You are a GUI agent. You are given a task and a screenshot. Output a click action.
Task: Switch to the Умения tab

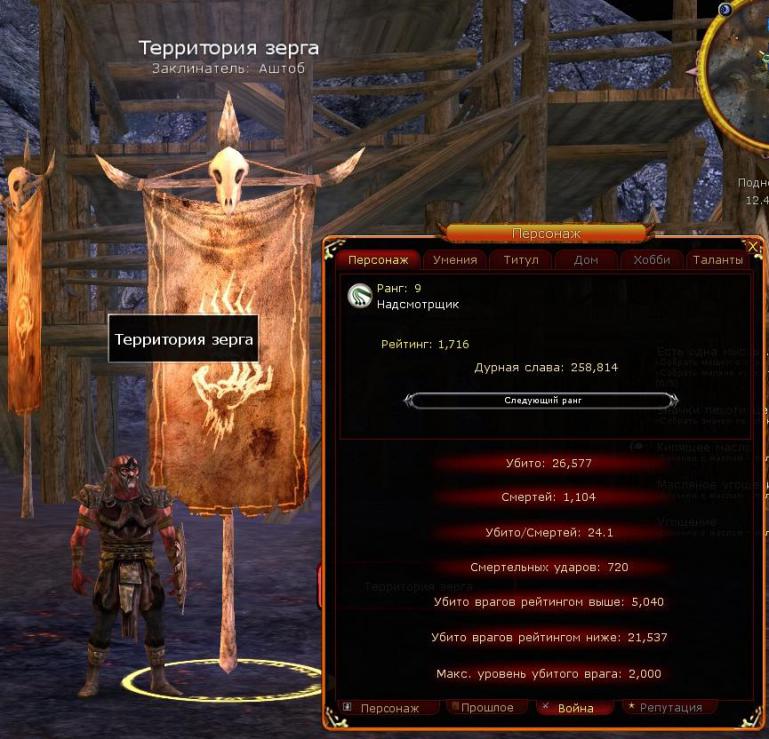456,260
